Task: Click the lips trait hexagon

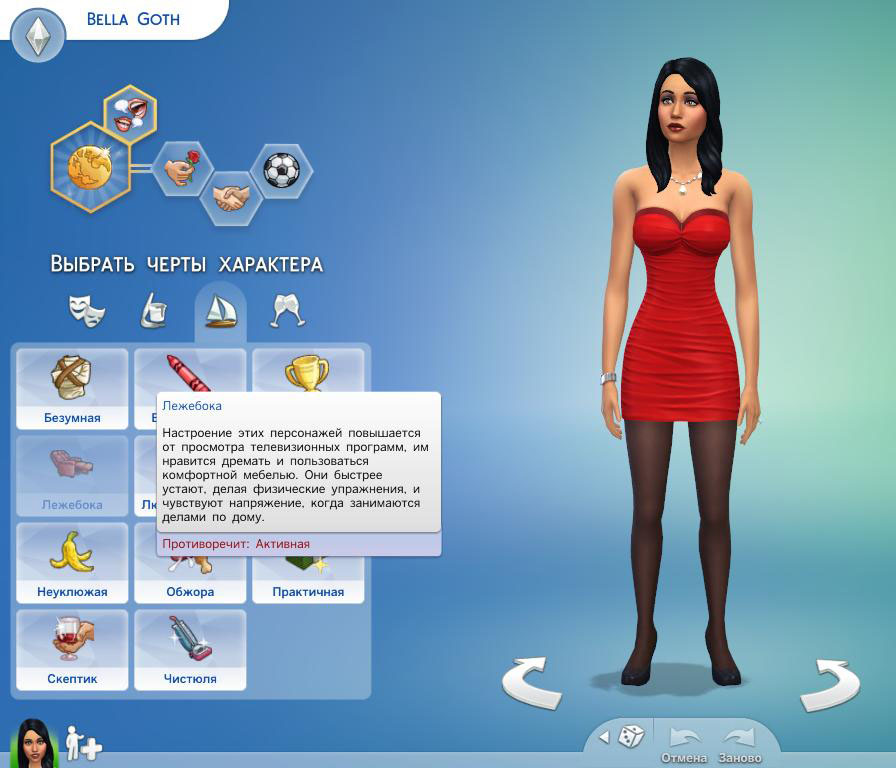Action: click(x=130, y=111)
